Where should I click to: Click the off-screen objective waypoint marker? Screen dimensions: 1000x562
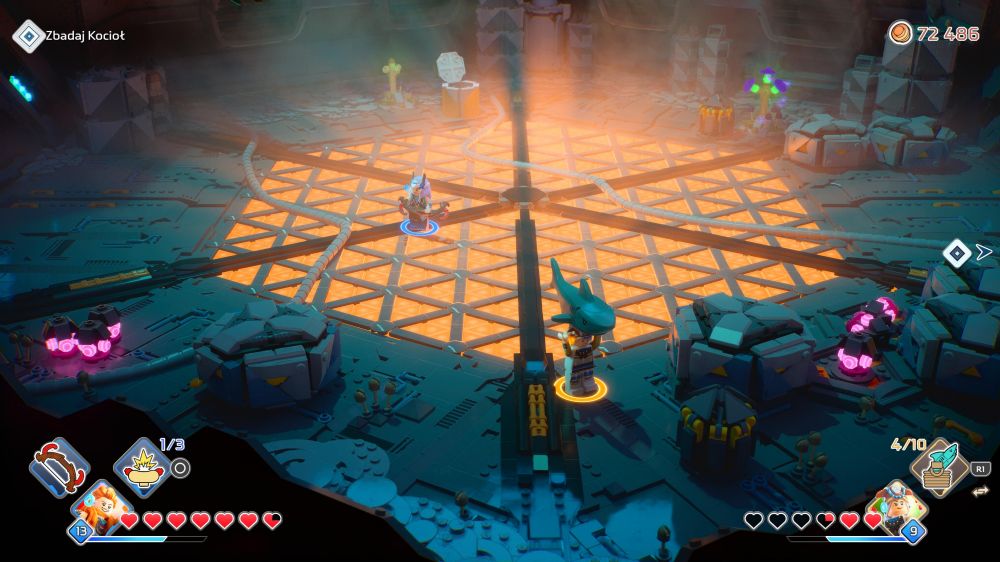pos(958,253)
